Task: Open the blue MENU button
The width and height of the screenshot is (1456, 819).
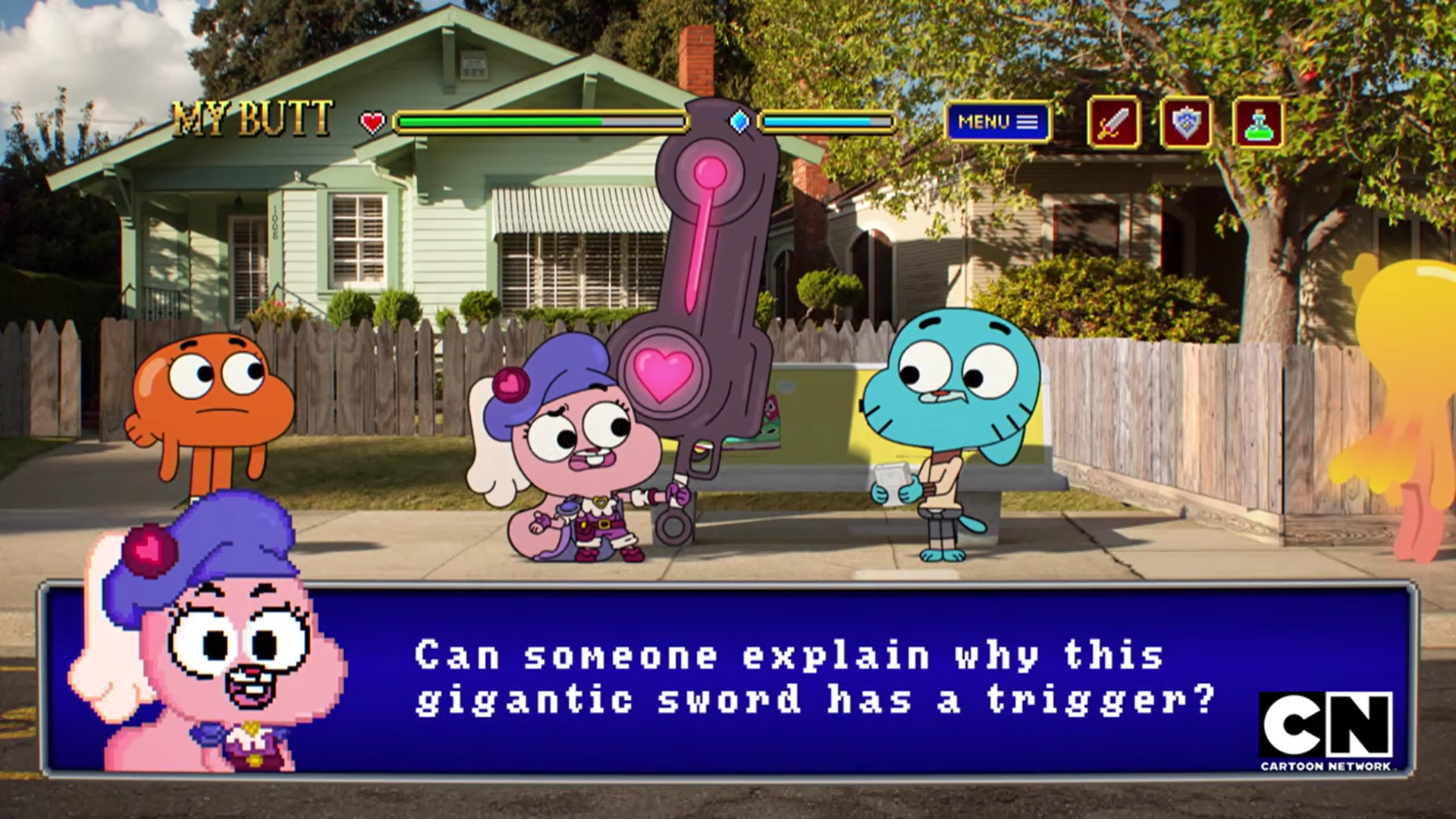Action: point(997,122)
